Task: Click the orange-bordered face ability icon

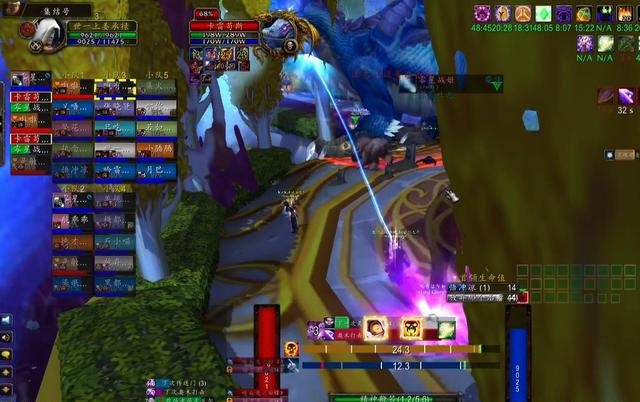Action: coord(376,328)
